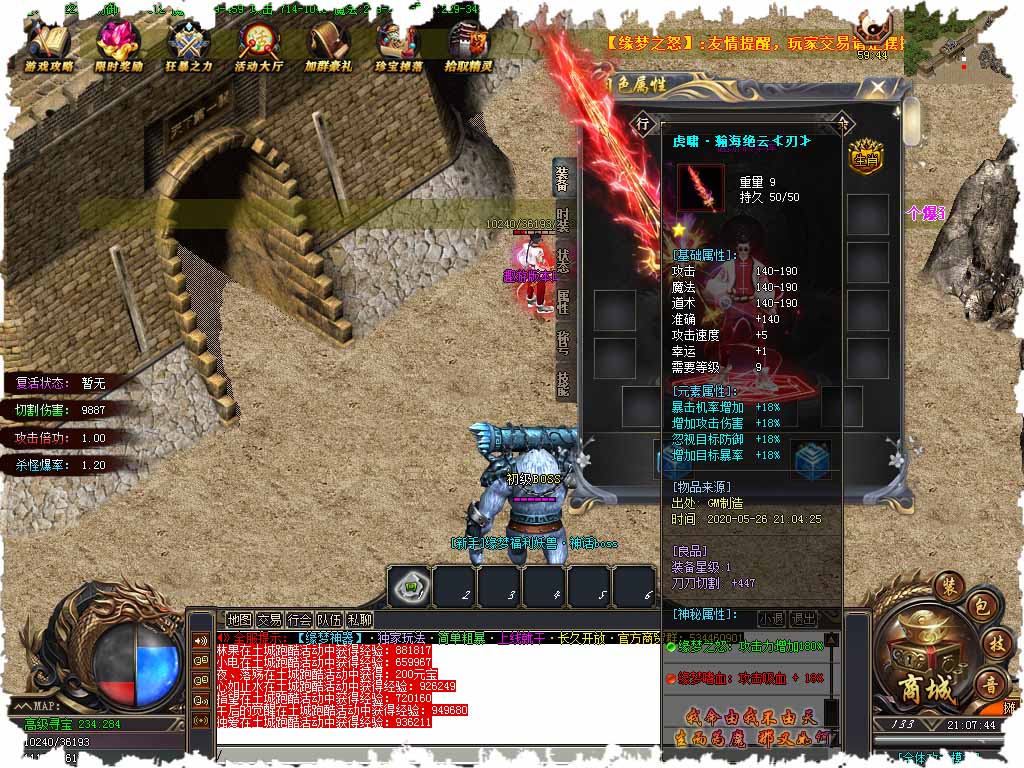Open the 属性 attributes tab
The height and width of the screenshot is (768, 1024).
point(563,302)
